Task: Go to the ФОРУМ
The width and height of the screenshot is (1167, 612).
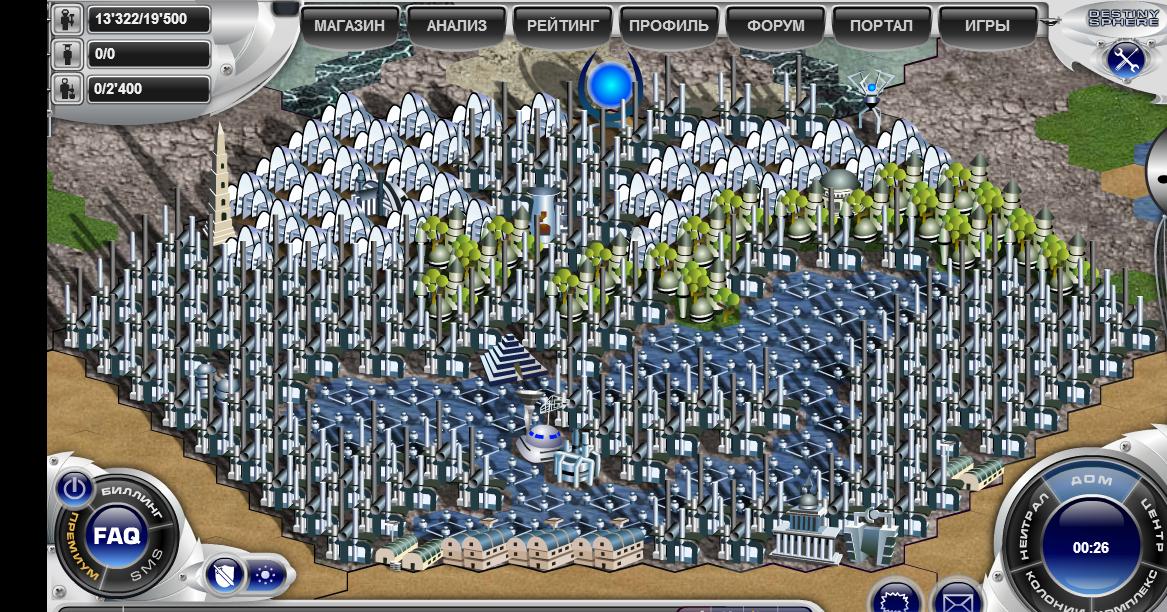Action: pyautogui.click(x=775, y=26)
